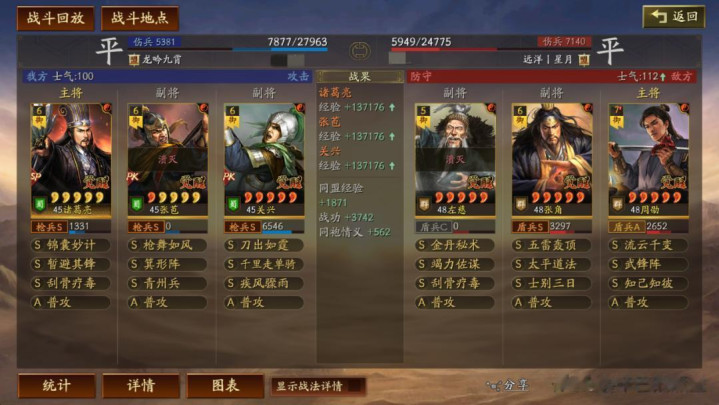Open the 统计 statistics view
719x405 pixels.
coord(57,385)
